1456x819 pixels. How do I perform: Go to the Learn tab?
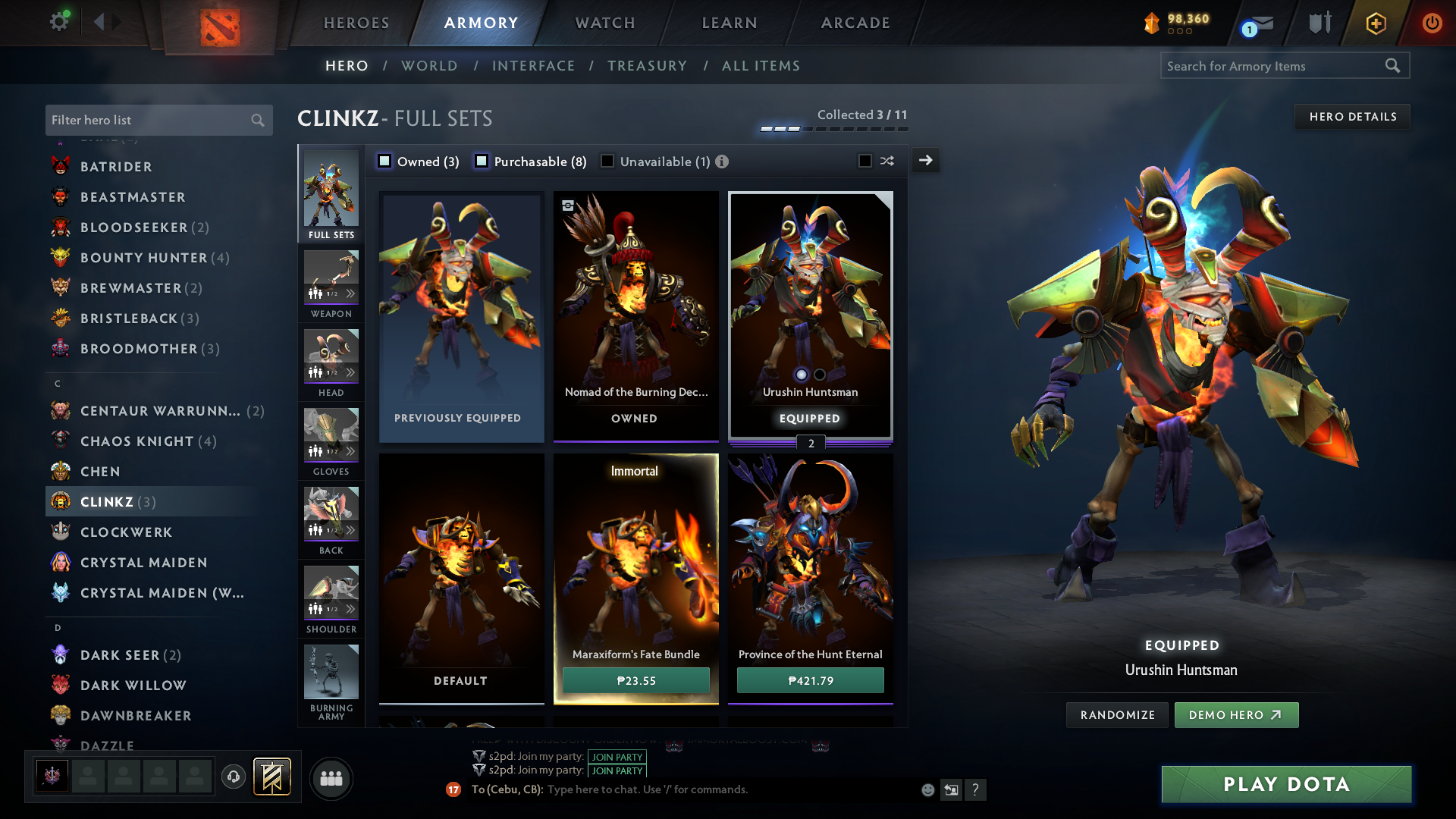pyautogui.click(x=730, y=23)
